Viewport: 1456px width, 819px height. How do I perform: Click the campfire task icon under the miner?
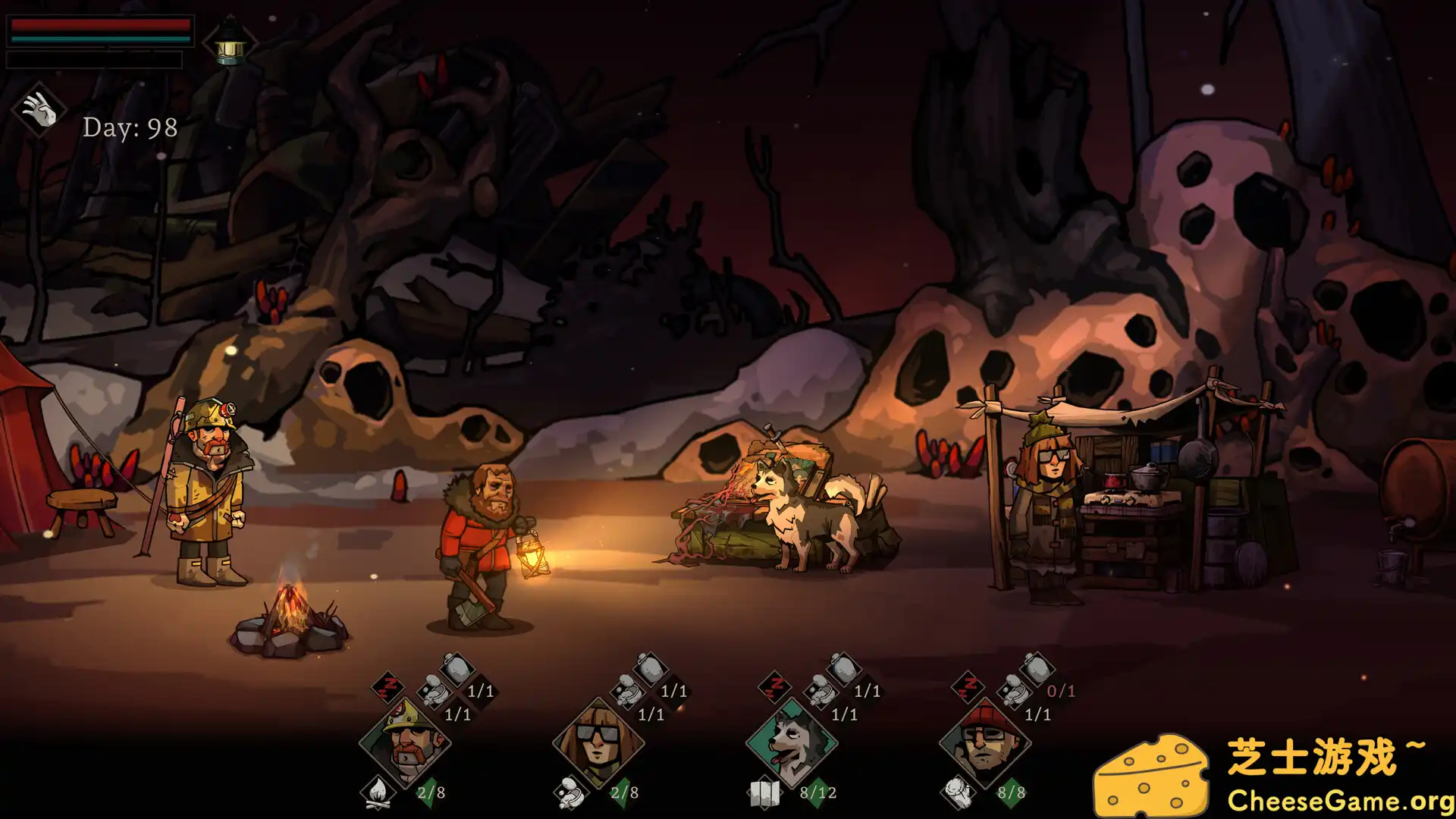[377, 792]
